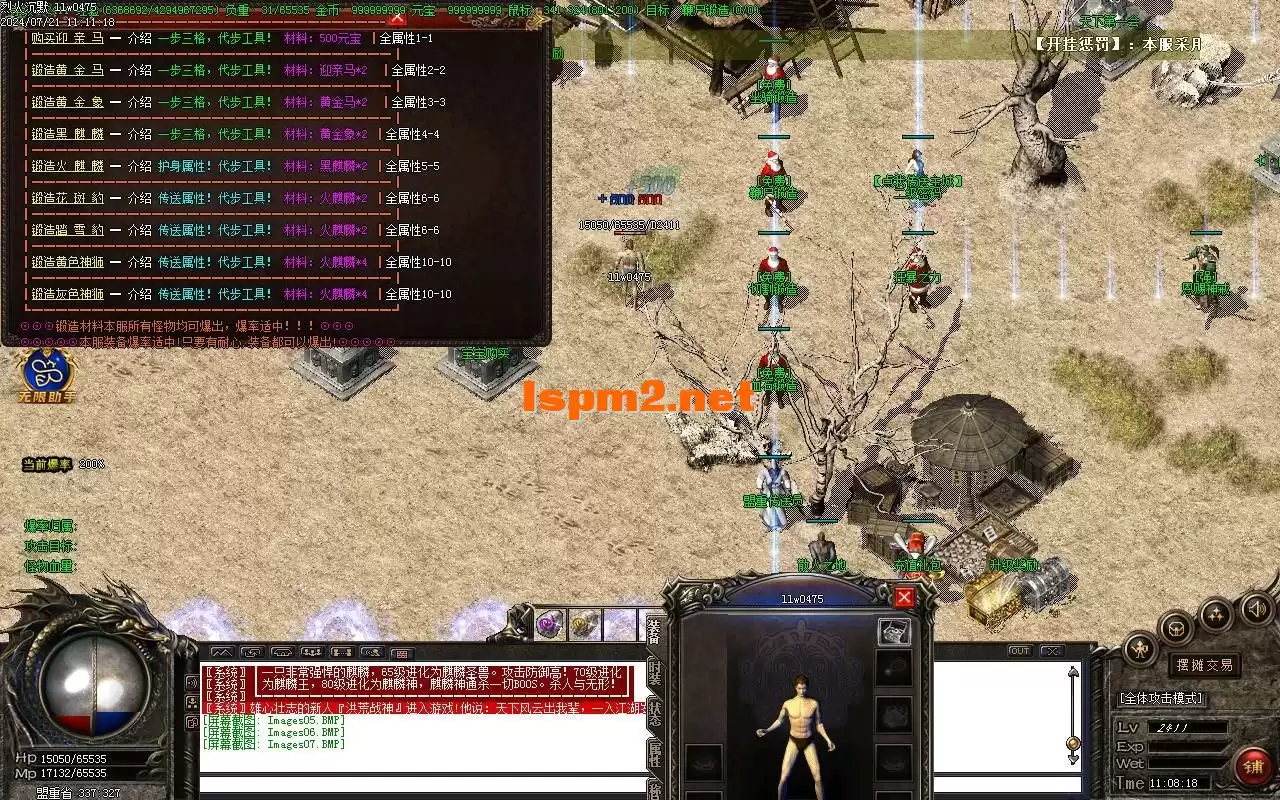The height and width of the screenshot is (800, 1280).
Task: Close the mount forging dialog
Action: [x=397, y=17]
